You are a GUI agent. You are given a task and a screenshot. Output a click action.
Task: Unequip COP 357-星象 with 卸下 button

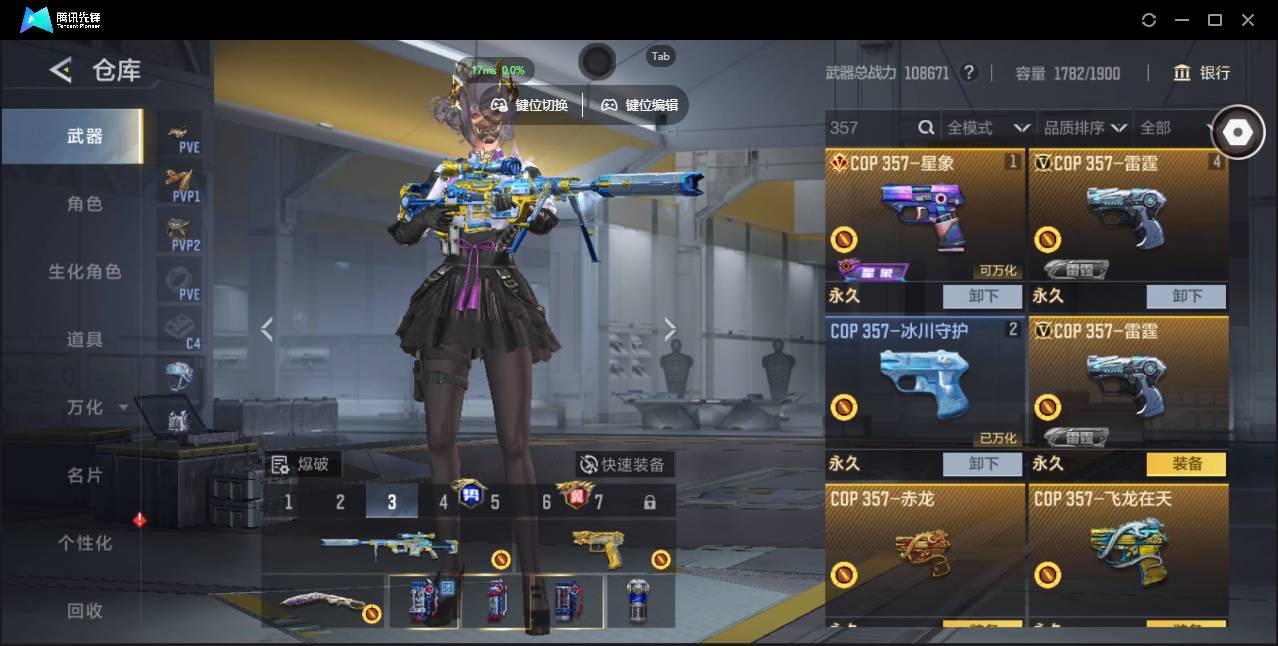[x=982, y=296]
